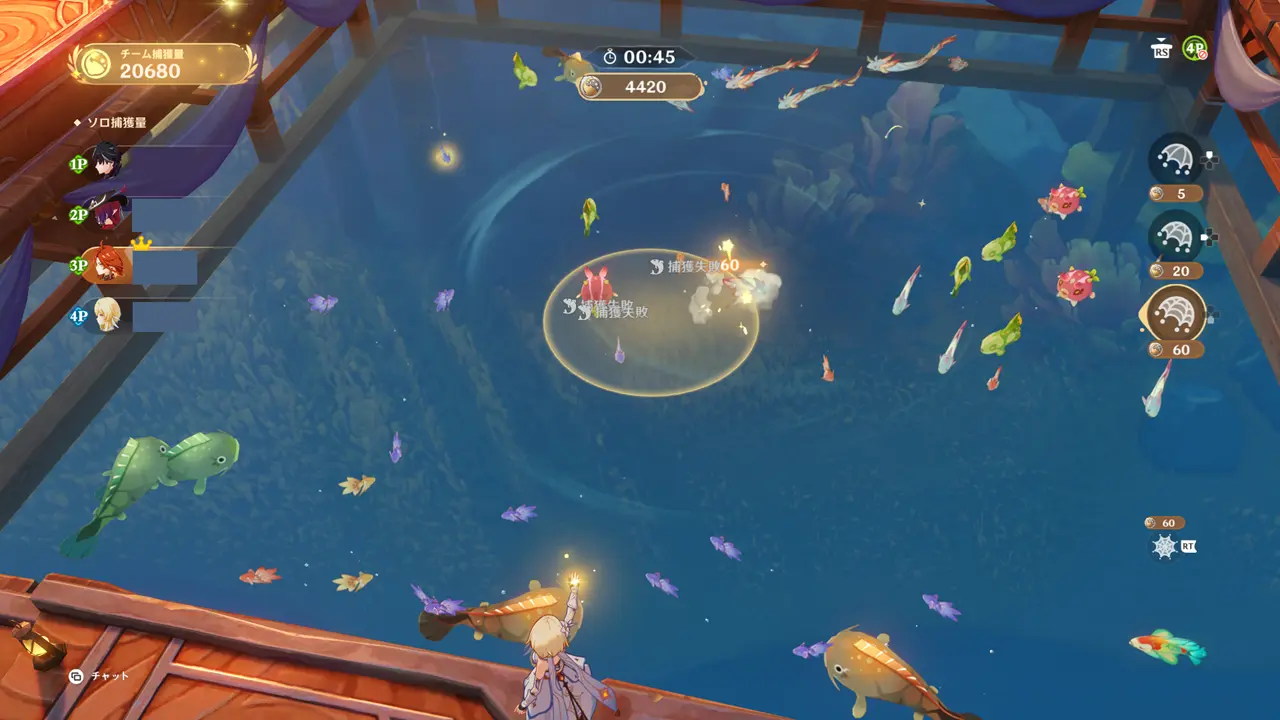Open the 4P multiplayer status icon
The image size is (1280, 720).
[1194, 48]
